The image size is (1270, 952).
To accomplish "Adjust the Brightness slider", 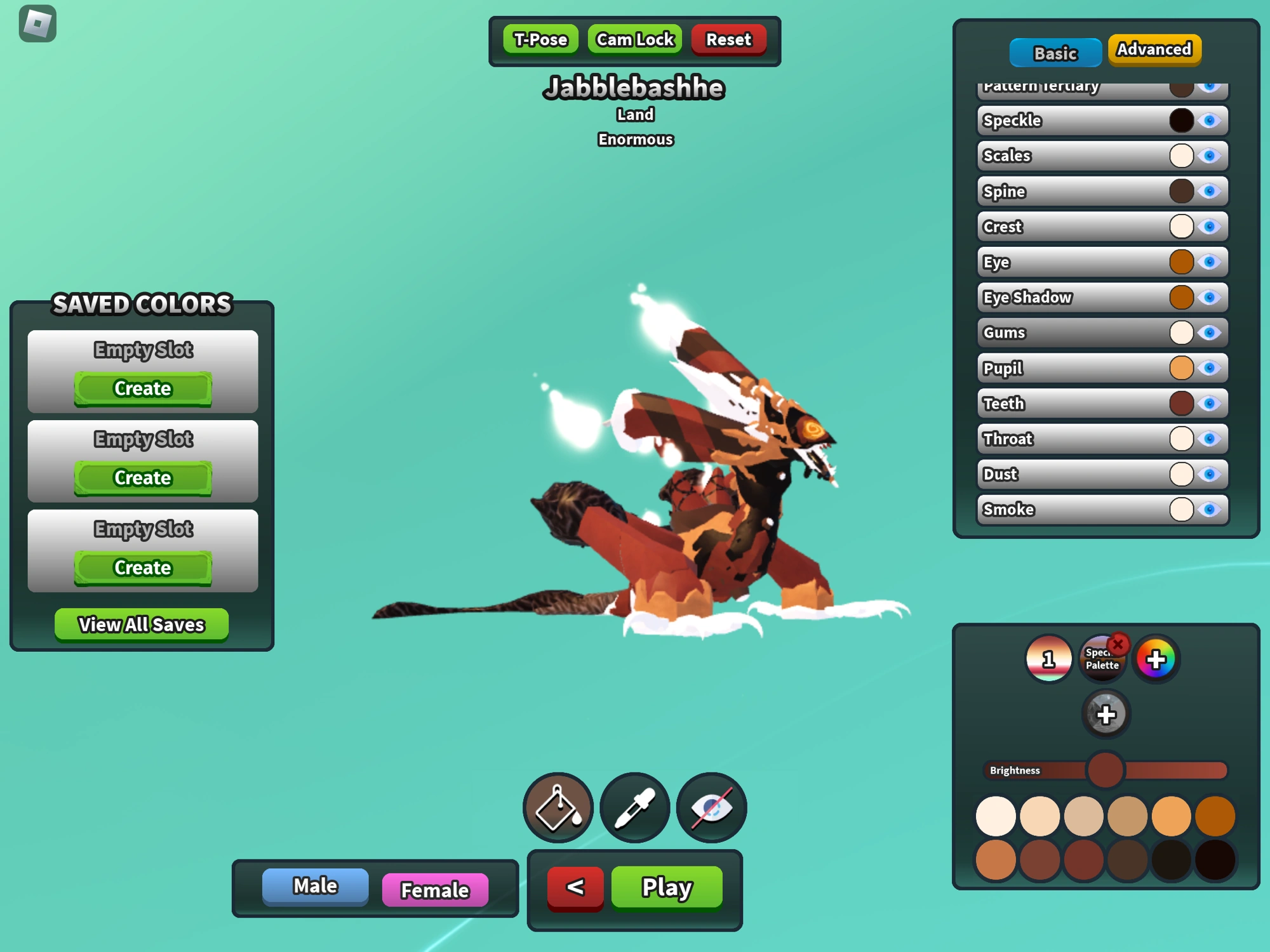I will 1105,769.
